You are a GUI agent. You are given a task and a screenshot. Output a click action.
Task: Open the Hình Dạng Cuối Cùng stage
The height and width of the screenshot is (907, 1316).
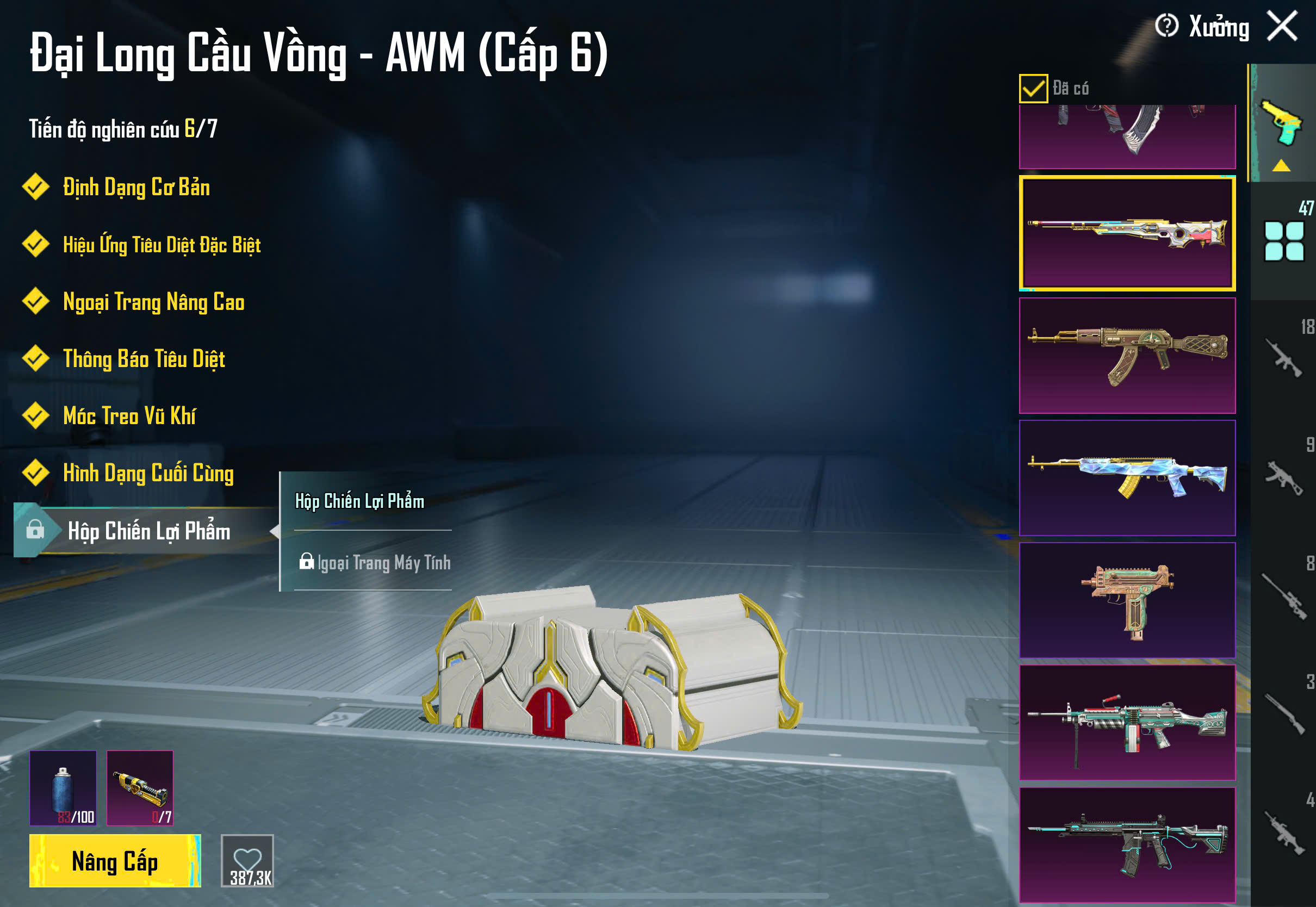pyautogui.click(x=148, y=474)
